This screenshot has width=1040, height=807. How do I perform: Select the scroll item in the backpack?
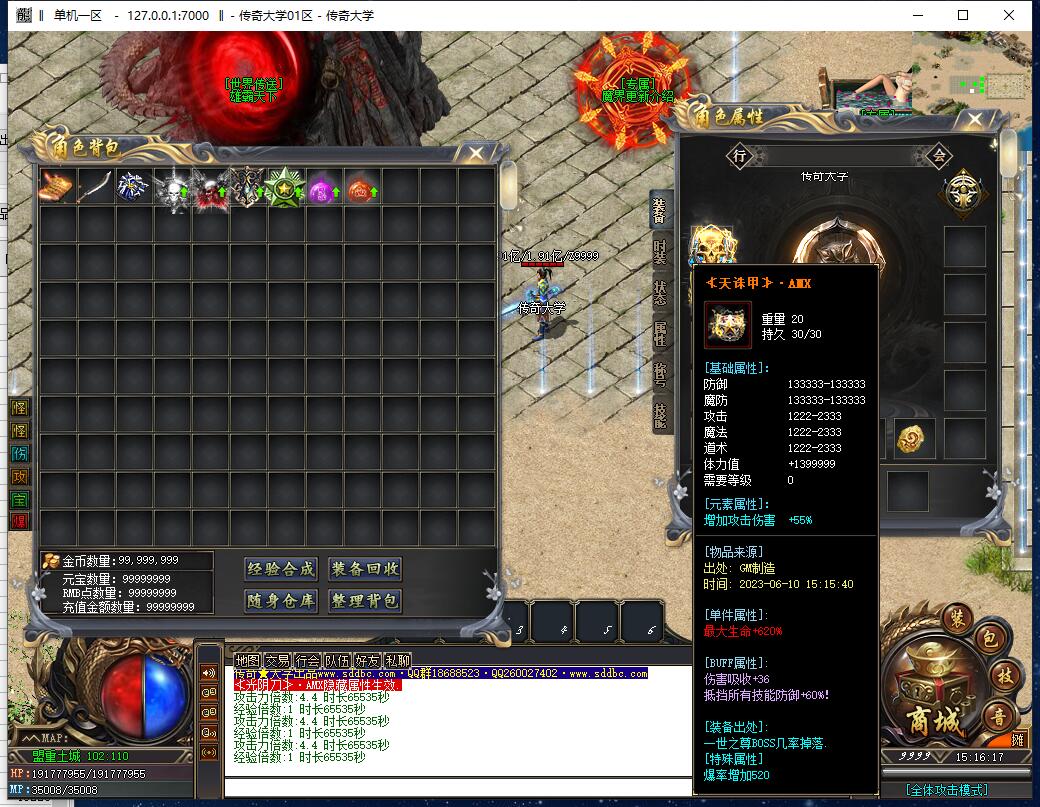coord(57,187)
